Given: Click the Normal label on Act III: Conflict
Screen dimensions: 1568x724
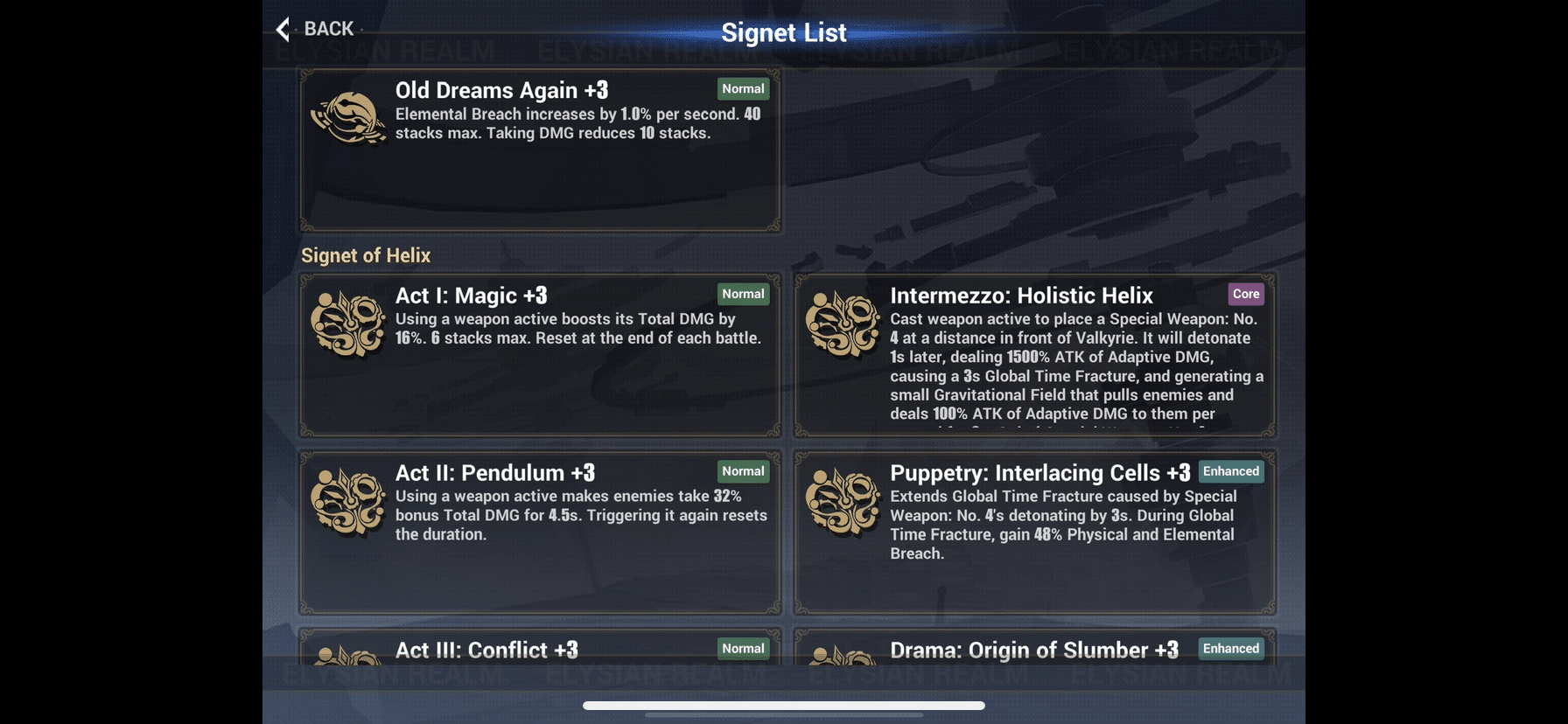Looking at the screenshot, I should click(x=742, y=649).
